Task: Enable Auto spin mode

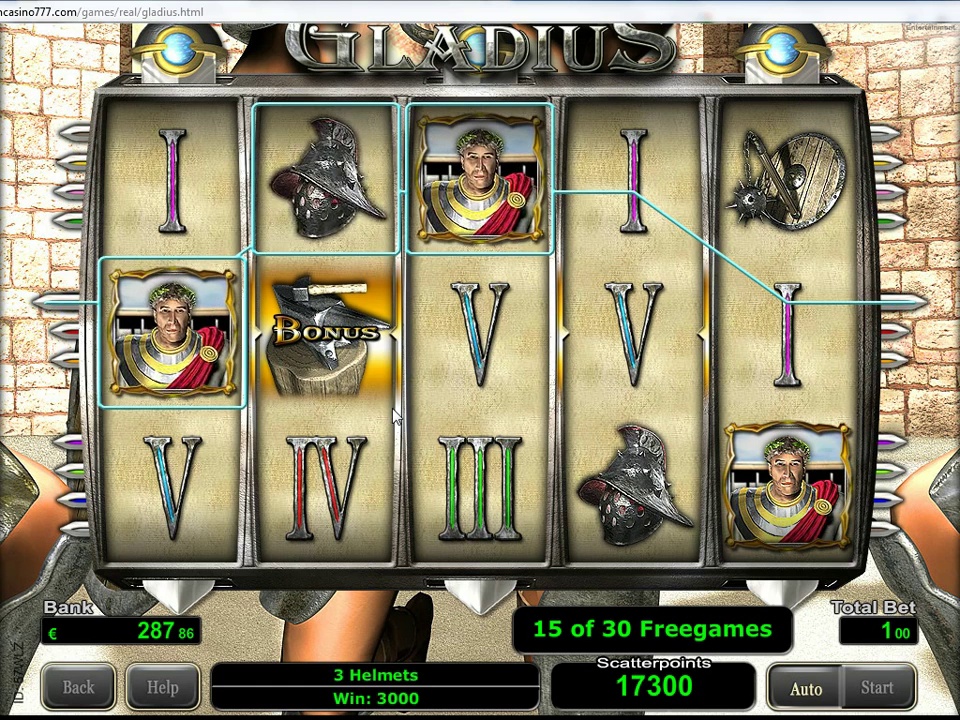Action: pos(805,688)
